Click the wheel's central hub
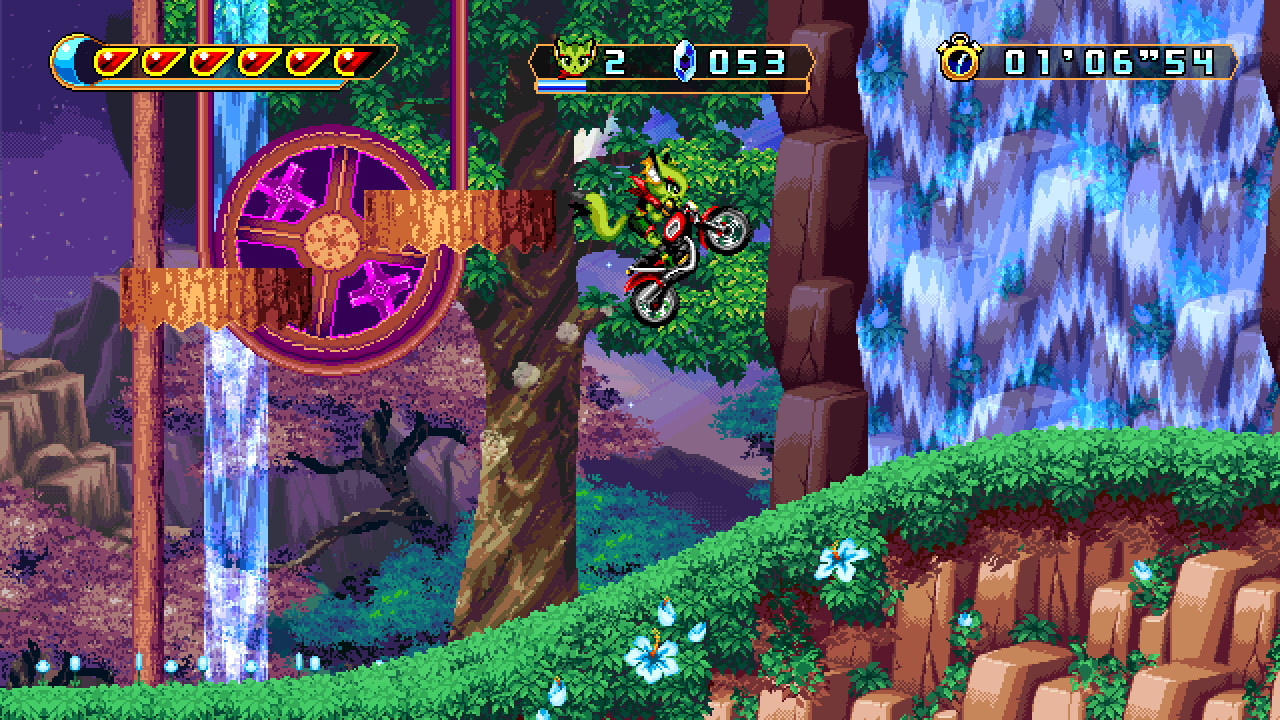1280x720 pixels. (x=330, y=243)
